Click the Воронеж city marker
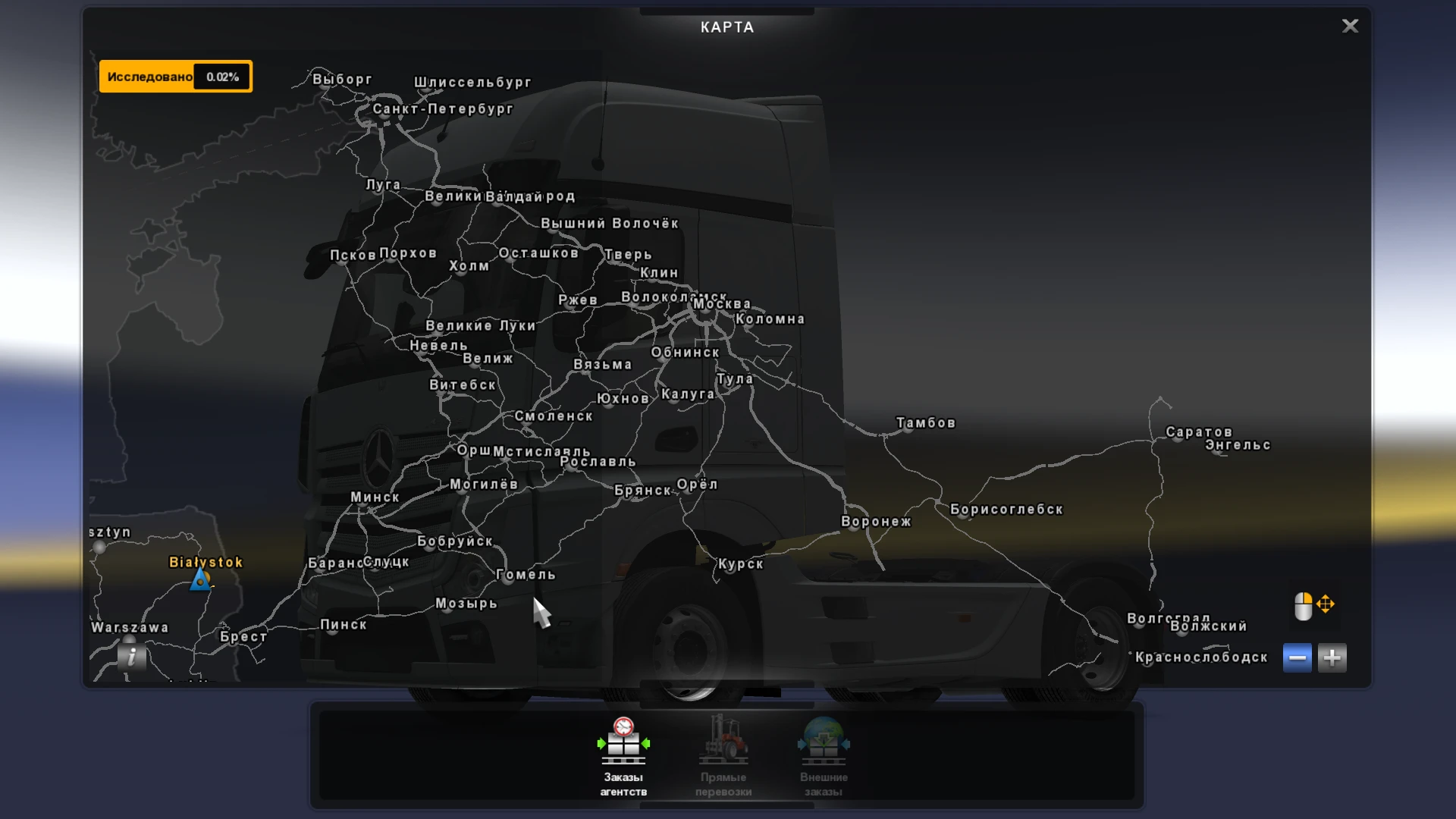 pos(876,520)
